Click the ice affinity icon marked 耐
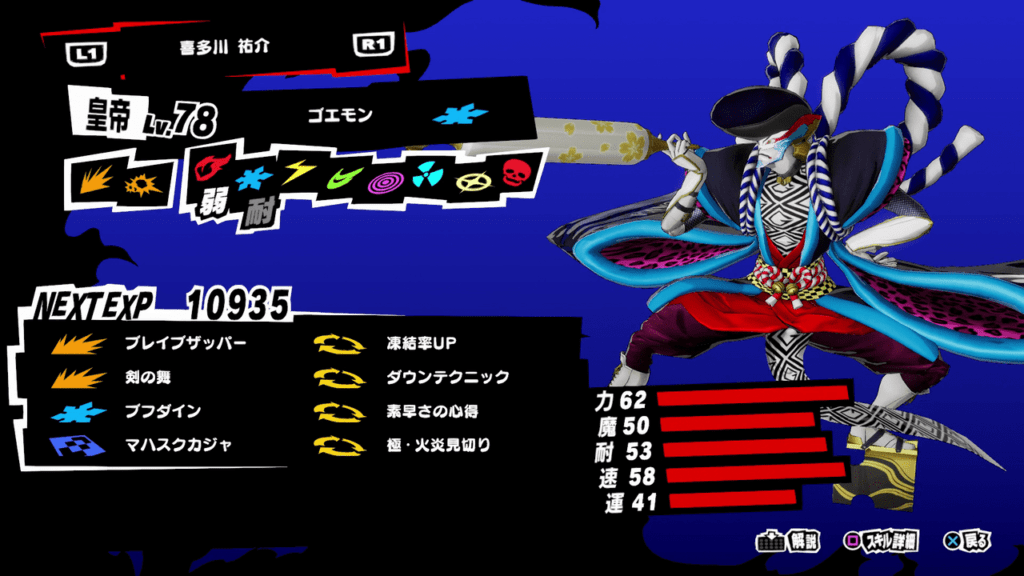 point(254,180)
